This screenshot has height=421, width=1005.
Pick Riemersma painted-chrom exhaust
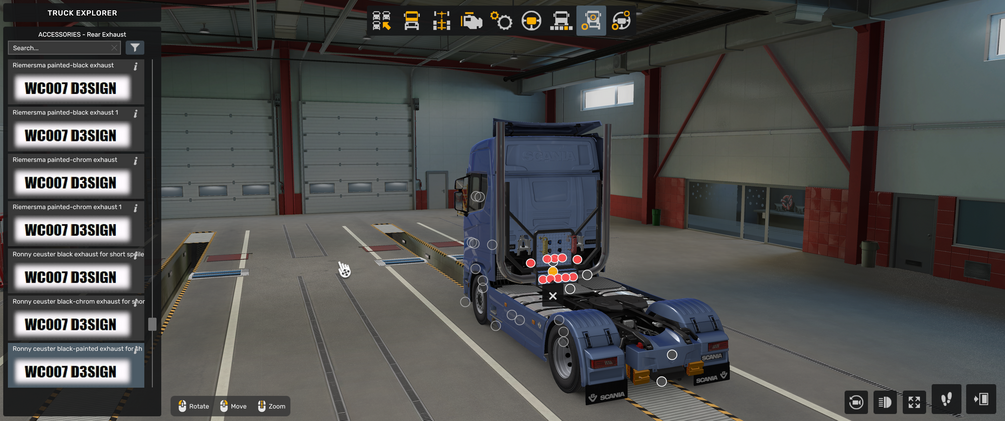(x=70, y=182)
